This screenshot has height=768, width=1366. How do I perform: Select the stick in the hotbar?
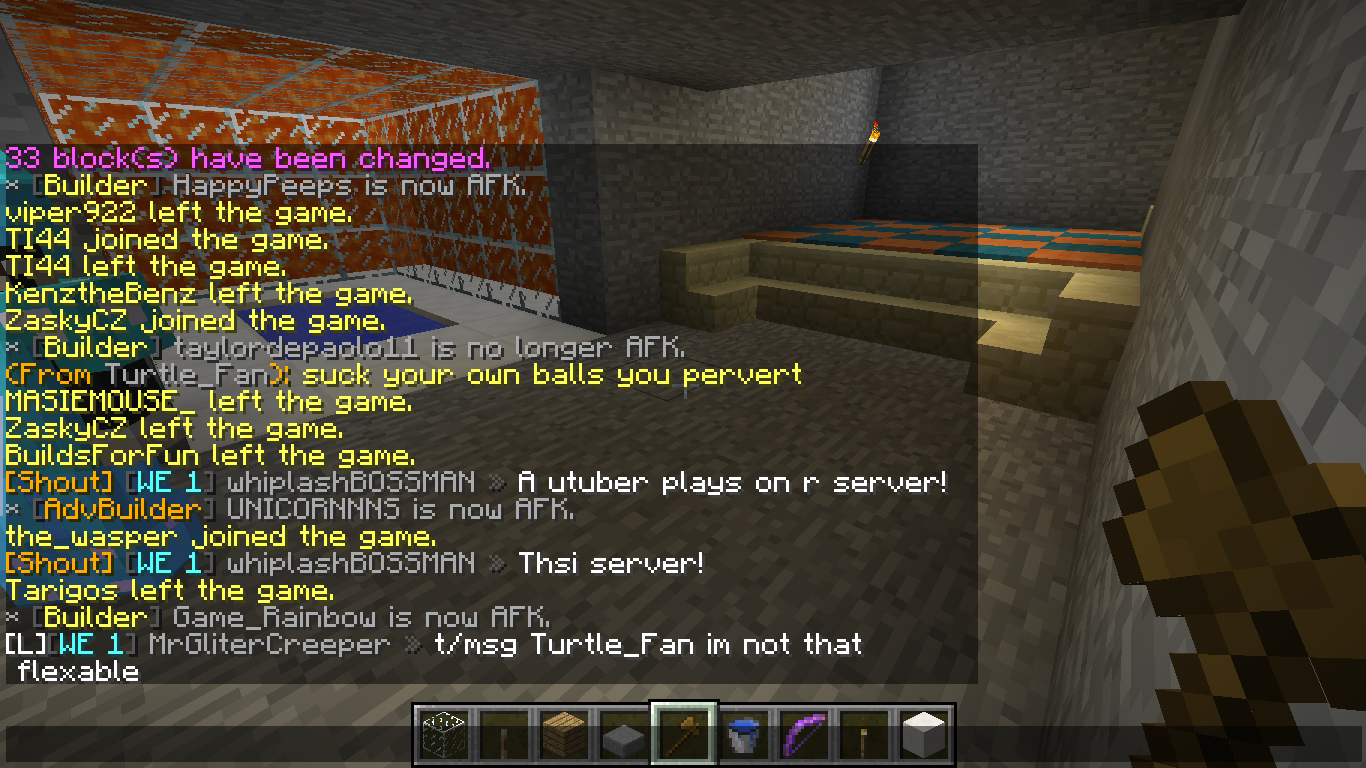pos(504,735)
